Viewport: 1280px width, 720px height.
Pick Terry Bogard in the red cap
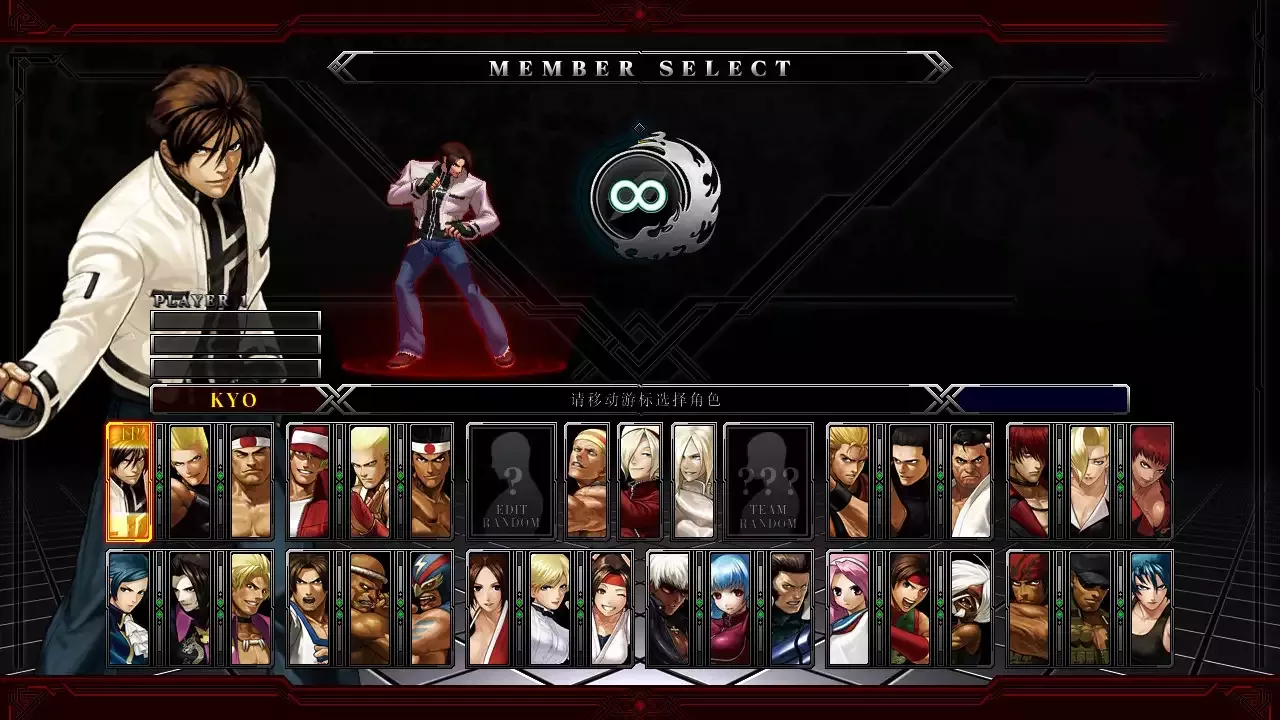(309, 481)
